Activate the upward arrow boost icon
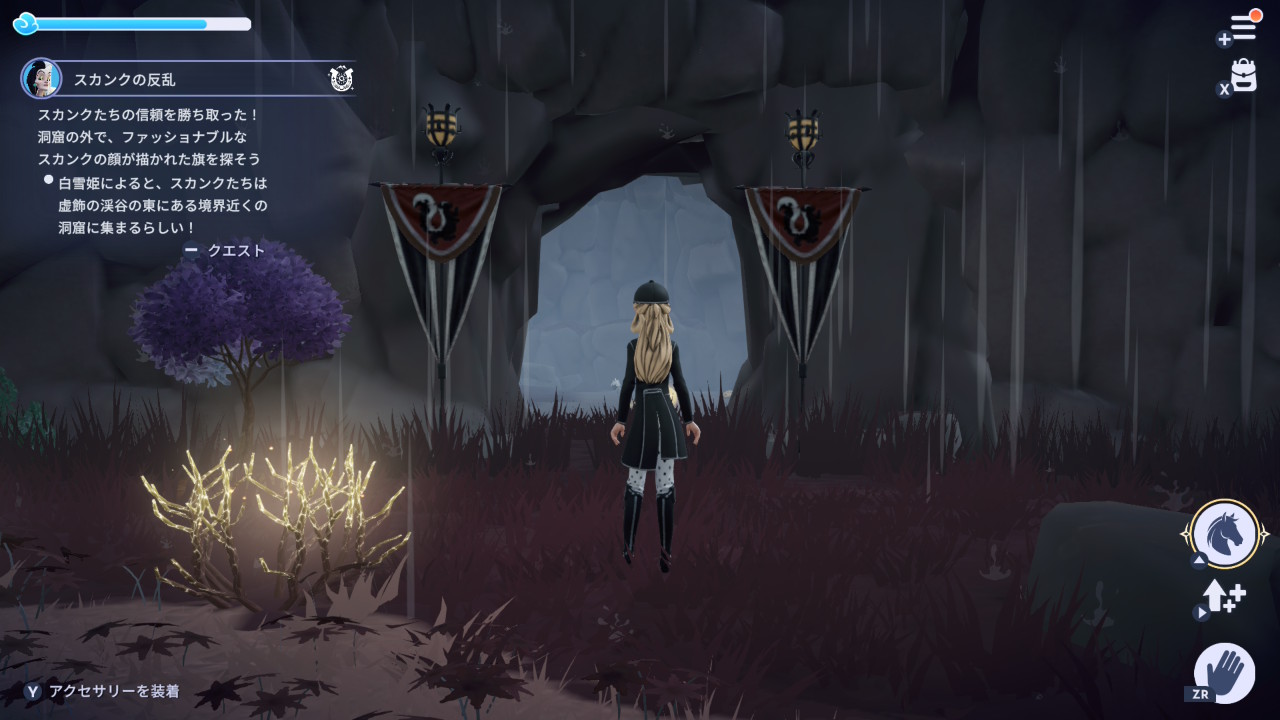 [x=1223, y=597]
